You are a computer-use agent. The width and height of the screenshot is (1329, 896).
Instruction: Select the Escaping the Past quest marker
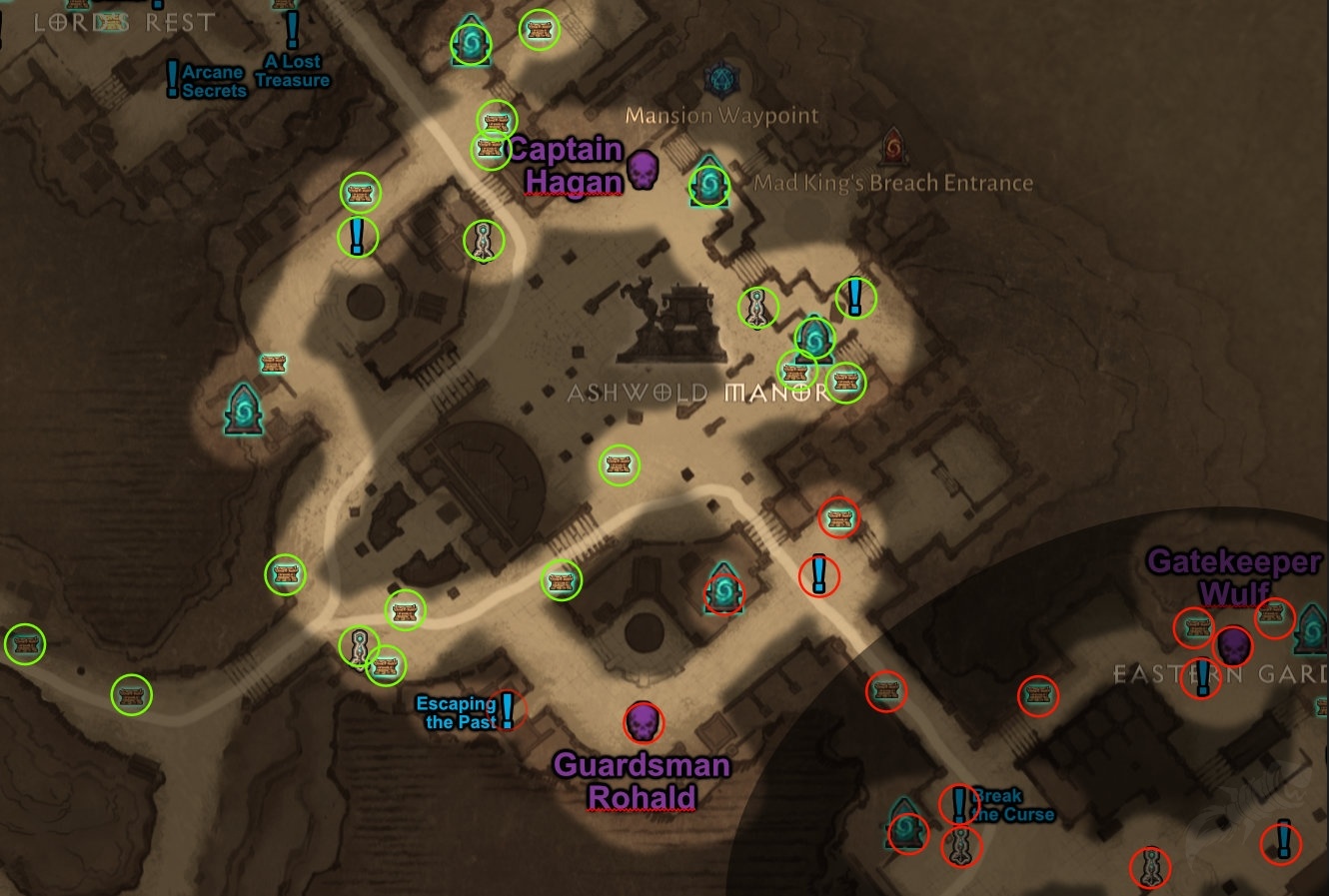click(x=508, y=708)
